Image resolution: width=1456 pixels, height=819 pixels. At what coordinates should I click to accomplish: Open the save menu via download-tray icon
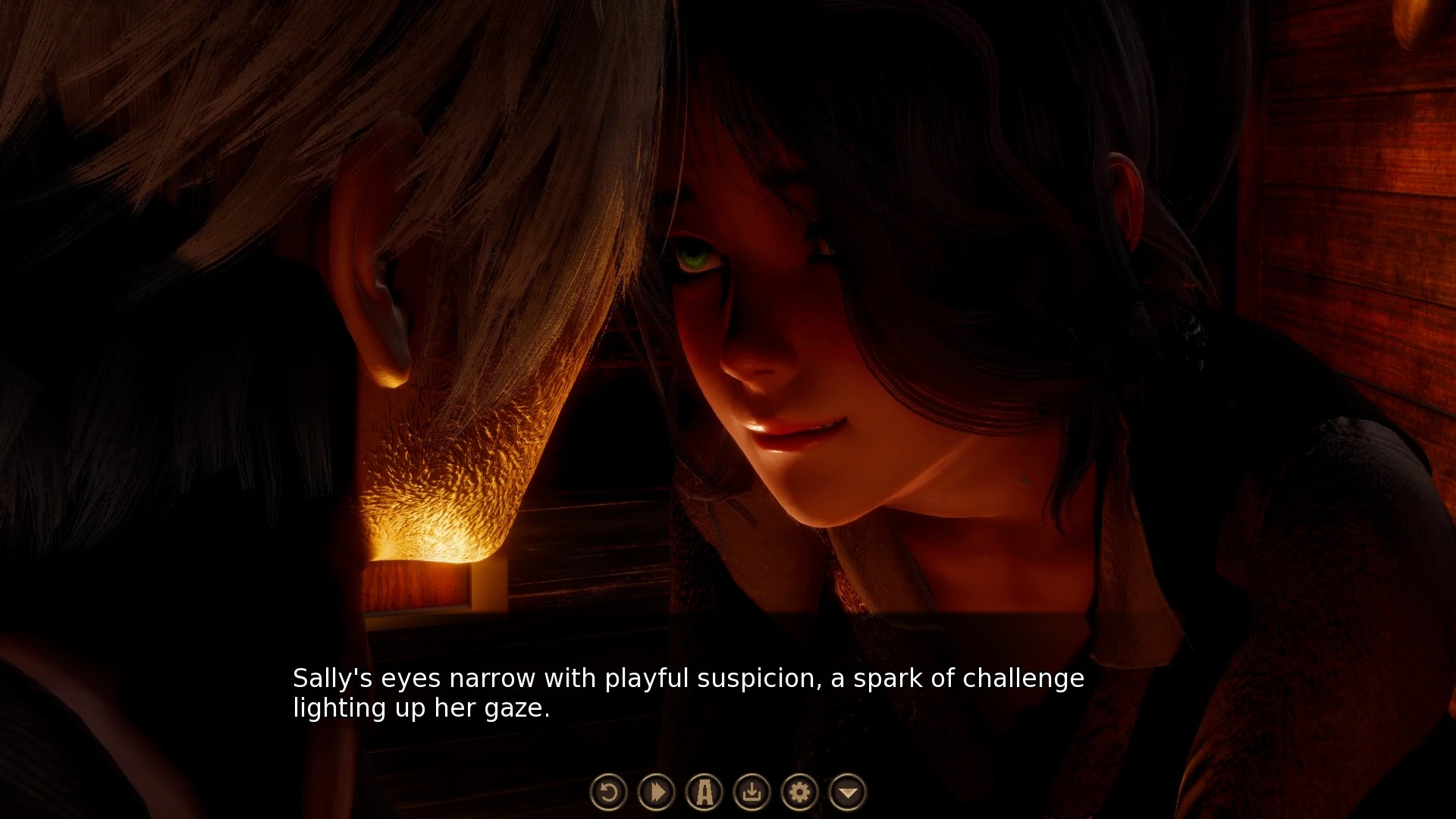point(752,792)
